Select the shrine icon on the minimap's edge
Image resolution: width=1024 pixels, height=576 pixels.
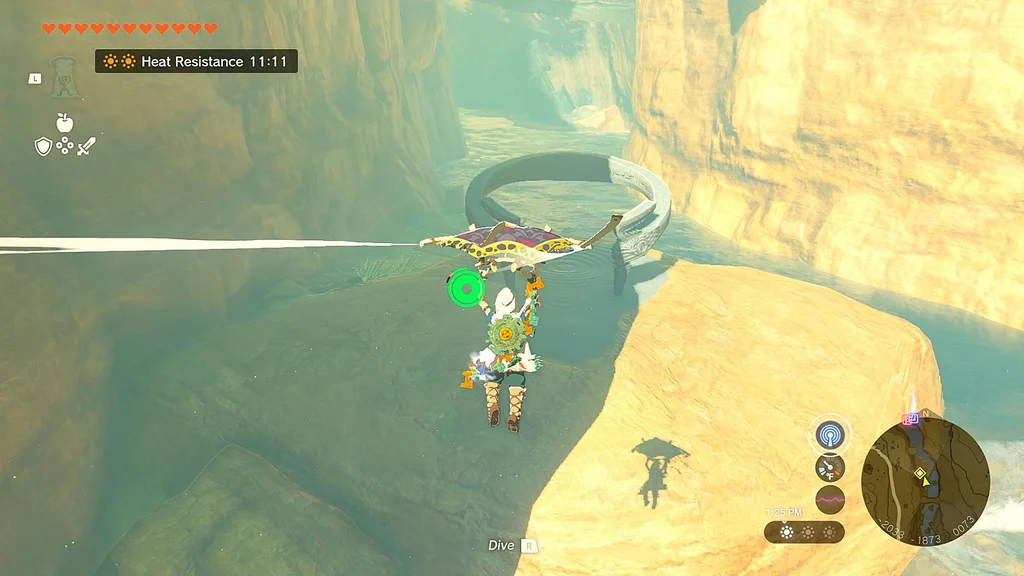[x=912, y=419]
